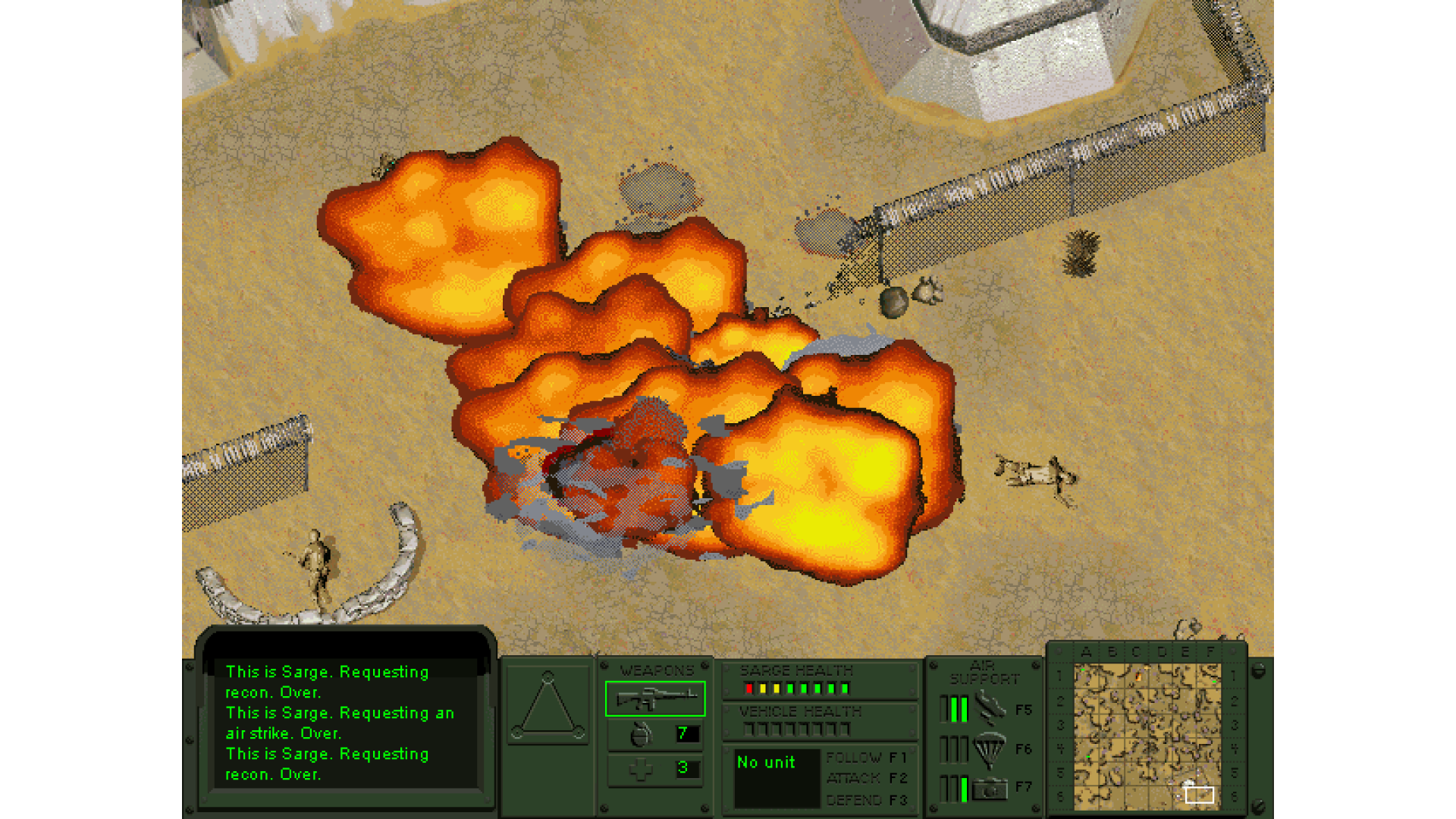
Task: Click the triangle compass panel
Action: 548,706
